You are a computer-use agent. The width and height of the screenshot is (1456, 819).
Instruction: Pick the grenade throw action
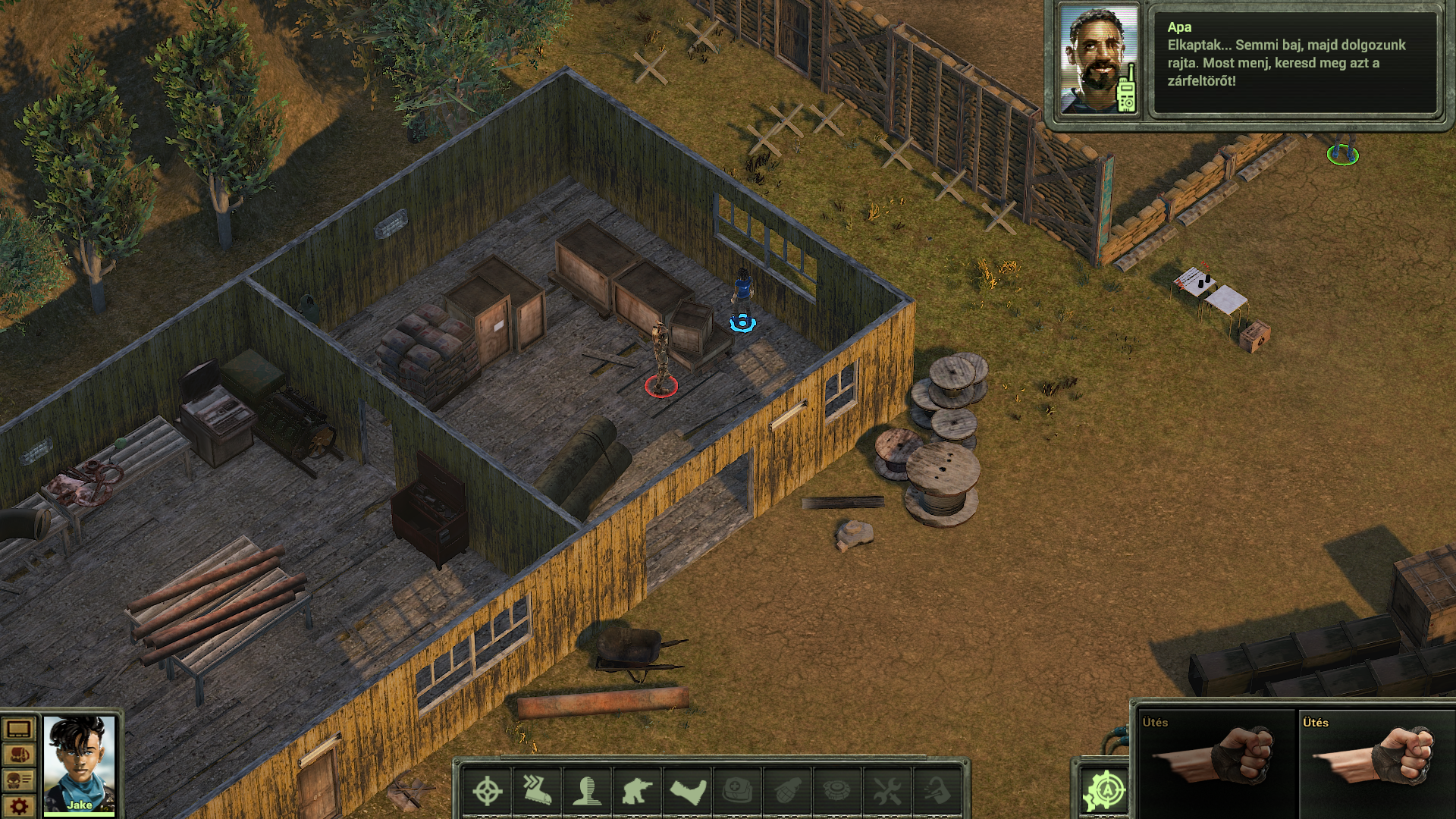pos(787,792)
